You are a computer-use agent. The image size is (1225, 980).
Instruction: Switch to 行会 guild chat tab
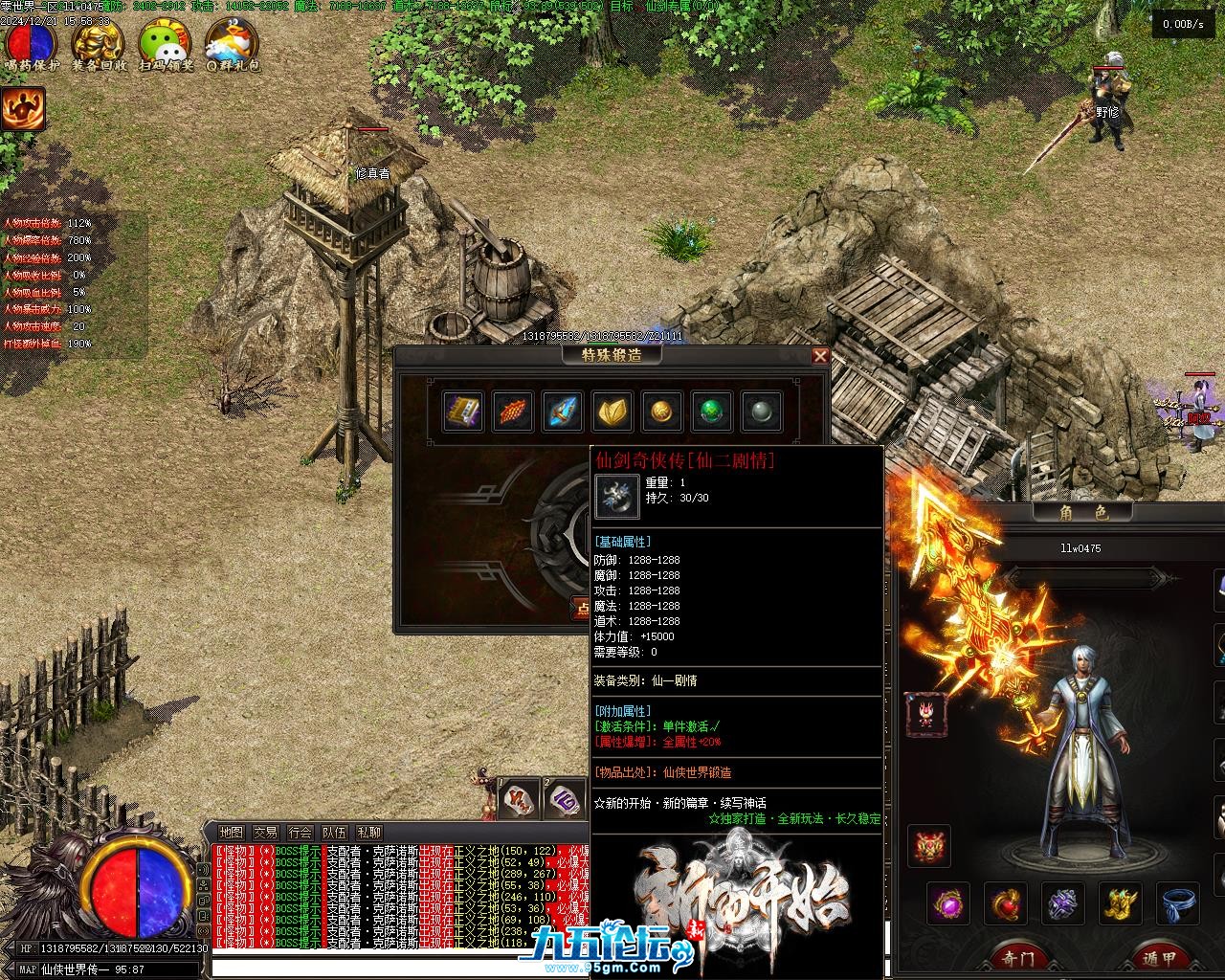coord(300,833)
